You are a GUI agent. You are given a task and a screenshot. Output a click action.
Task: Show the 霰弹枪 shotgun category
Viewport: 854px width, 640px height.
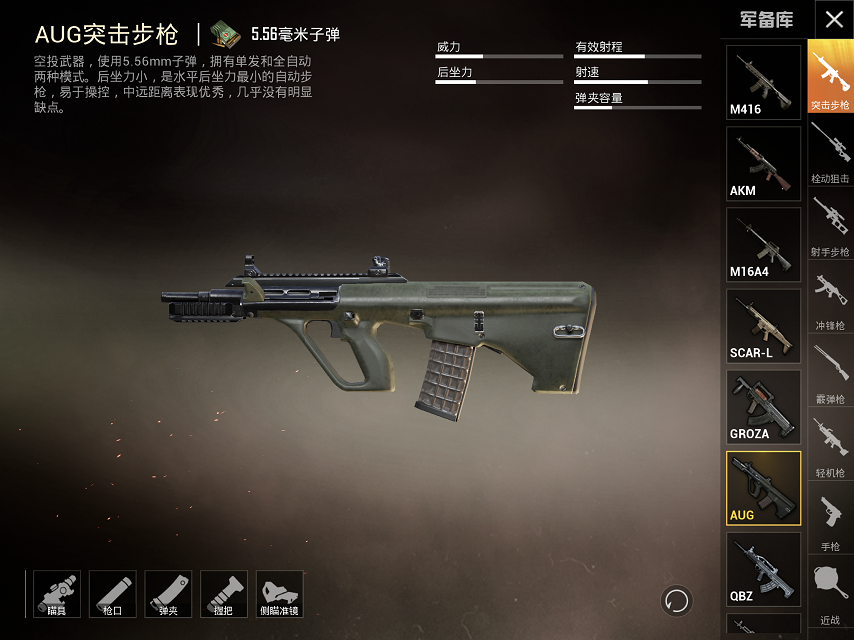click(830, 373)
